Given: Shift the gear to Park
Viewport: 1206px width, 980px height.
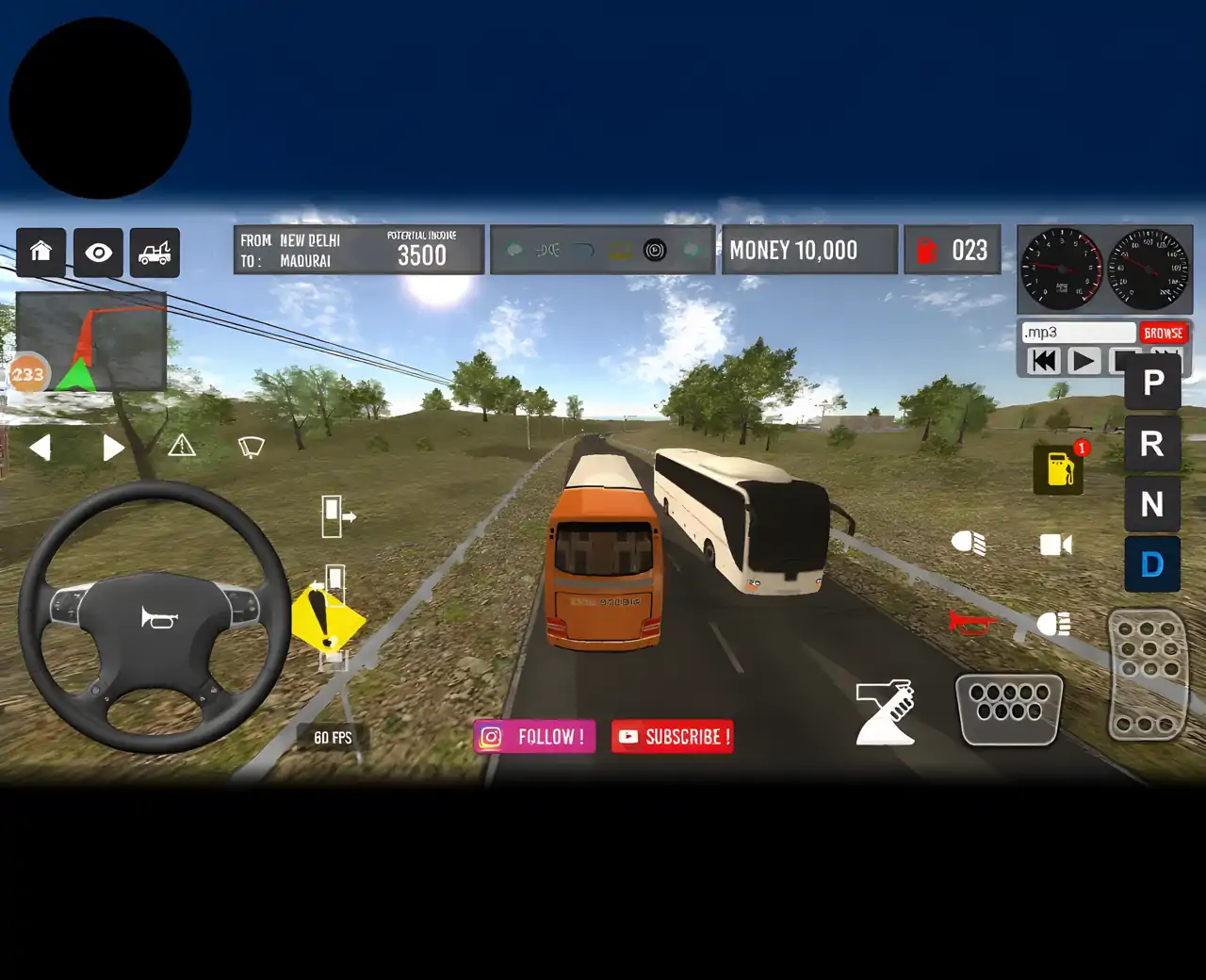Looking at the screenshot, I should click(x=1152, y=383).
